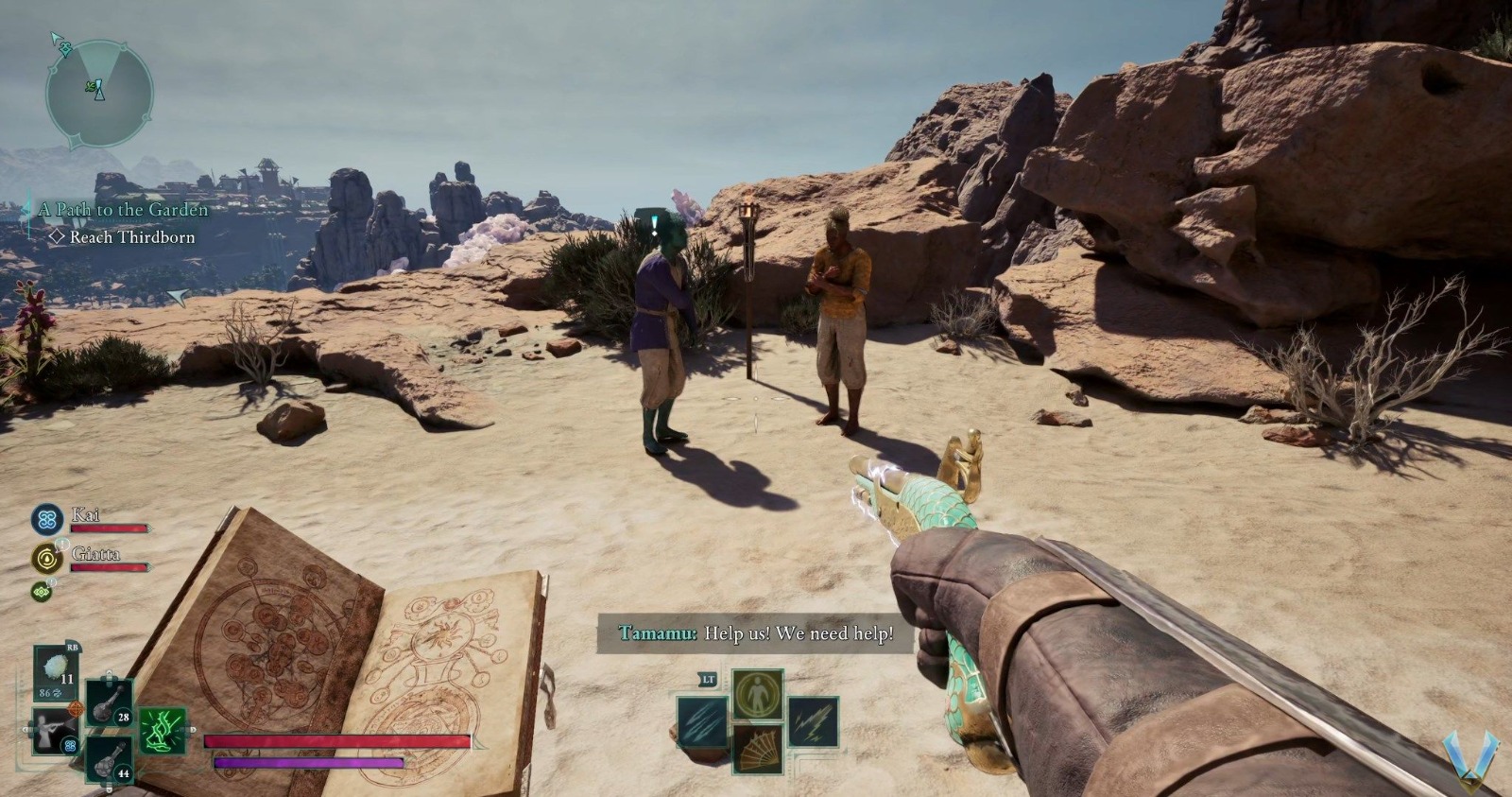Toggle Giatta's exclamation notification bubble
1512x797 pixels.
tap(60, 546)
